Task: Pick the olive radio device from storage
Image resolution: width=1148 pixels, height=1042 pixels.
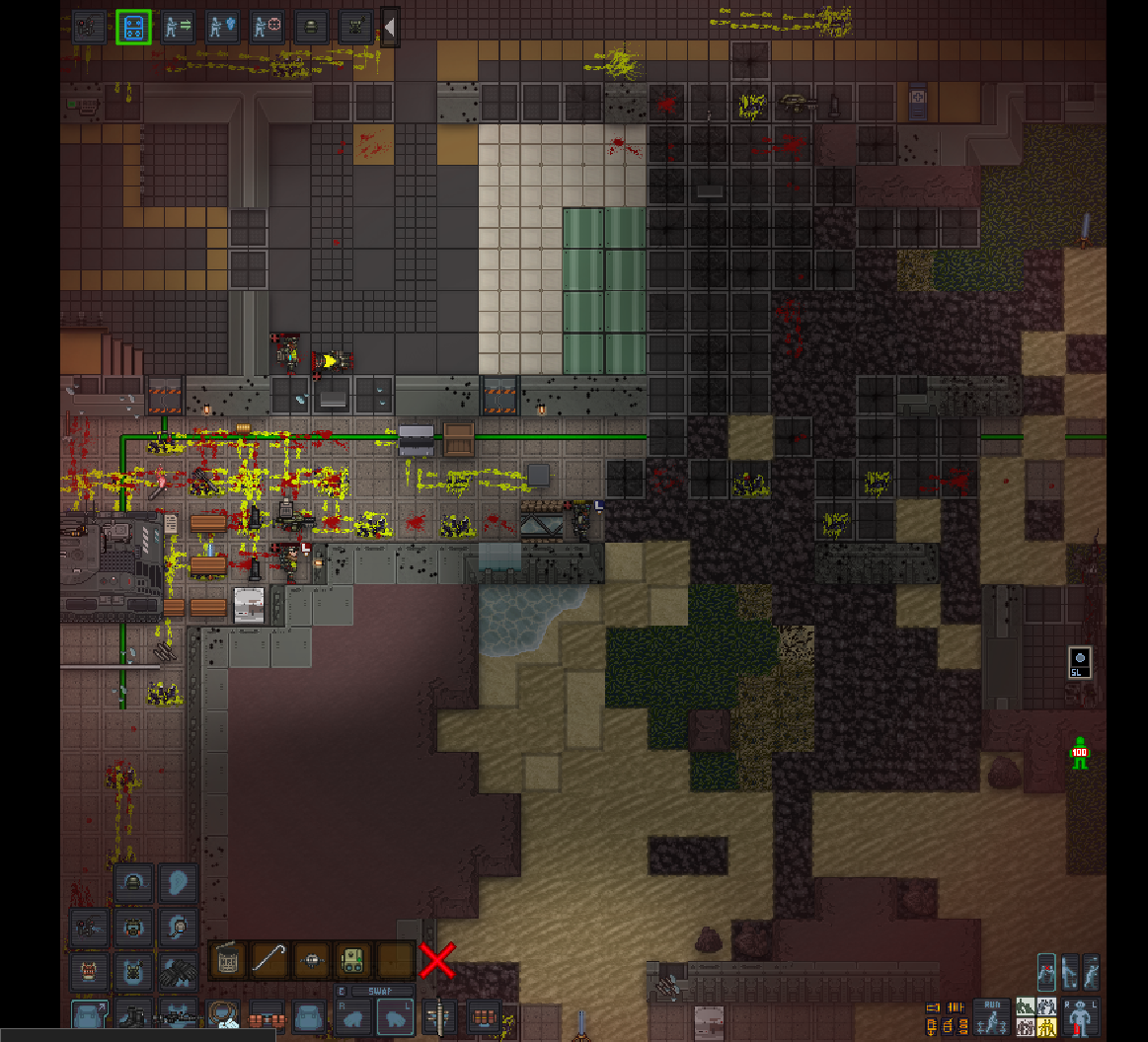Action: [x=352, y=959]
